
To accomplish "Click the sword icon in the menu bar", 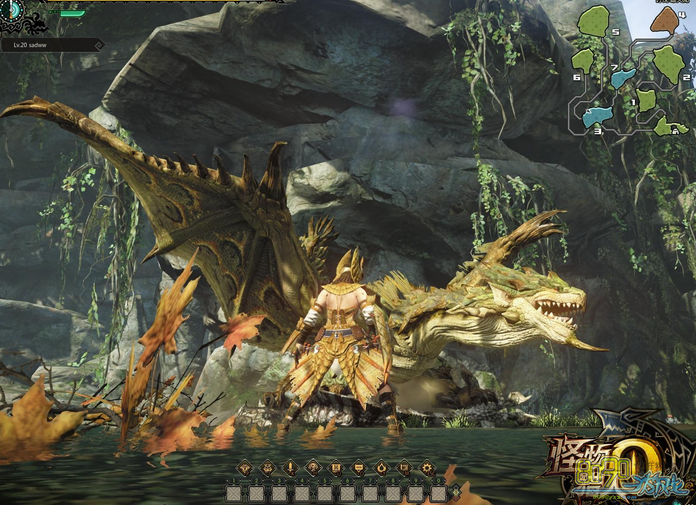I will 290,467.
